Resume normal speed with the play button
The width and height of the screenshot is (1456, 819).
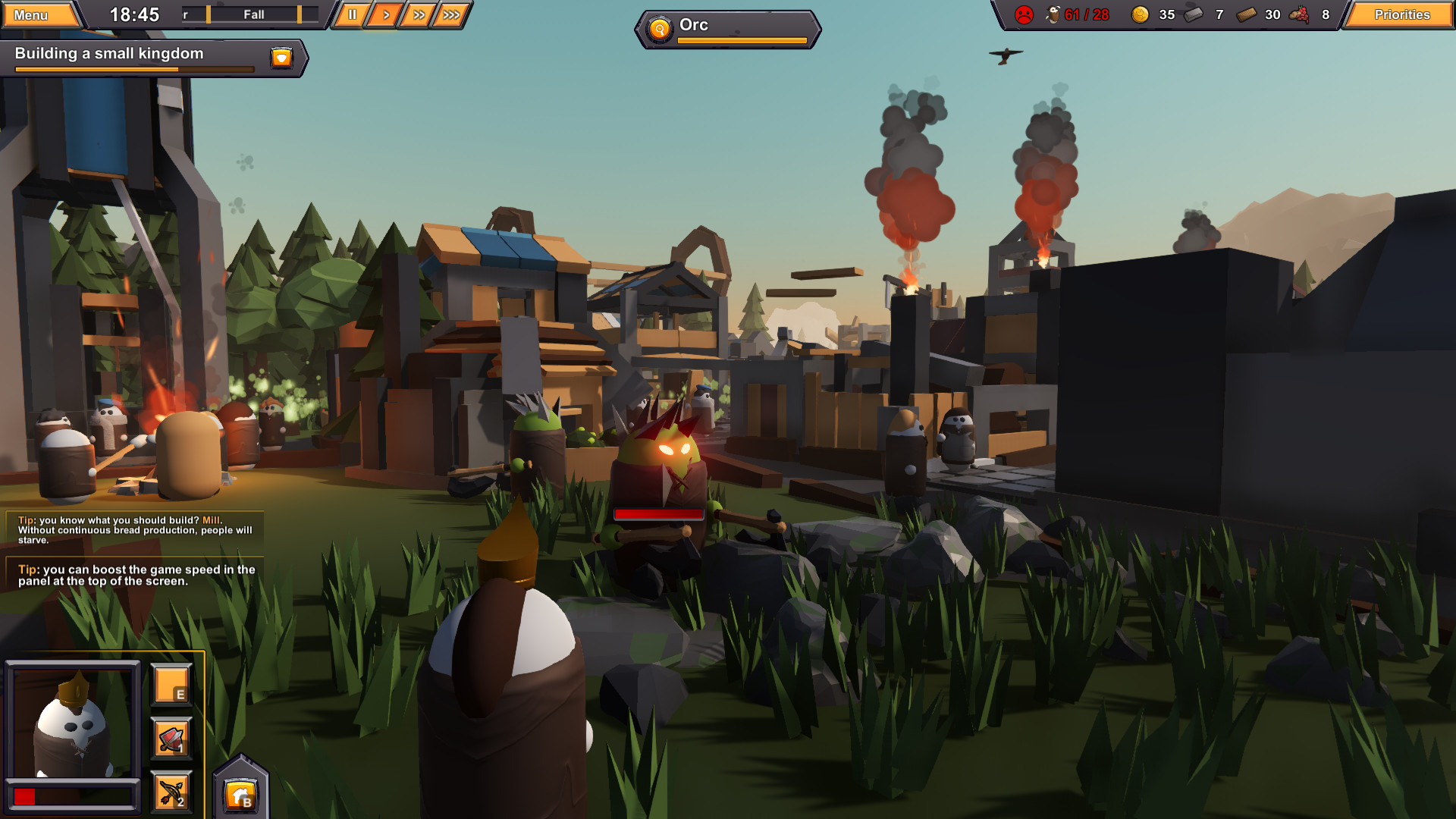click(384, 14)
